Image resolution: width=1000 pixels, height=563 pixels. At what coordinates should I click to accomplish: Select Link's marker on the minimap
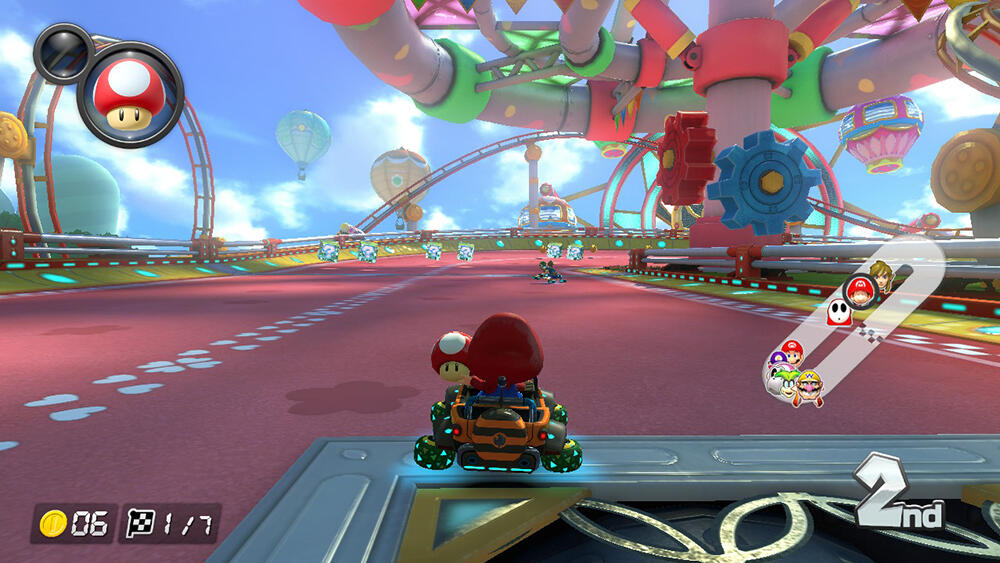[881, 274]
